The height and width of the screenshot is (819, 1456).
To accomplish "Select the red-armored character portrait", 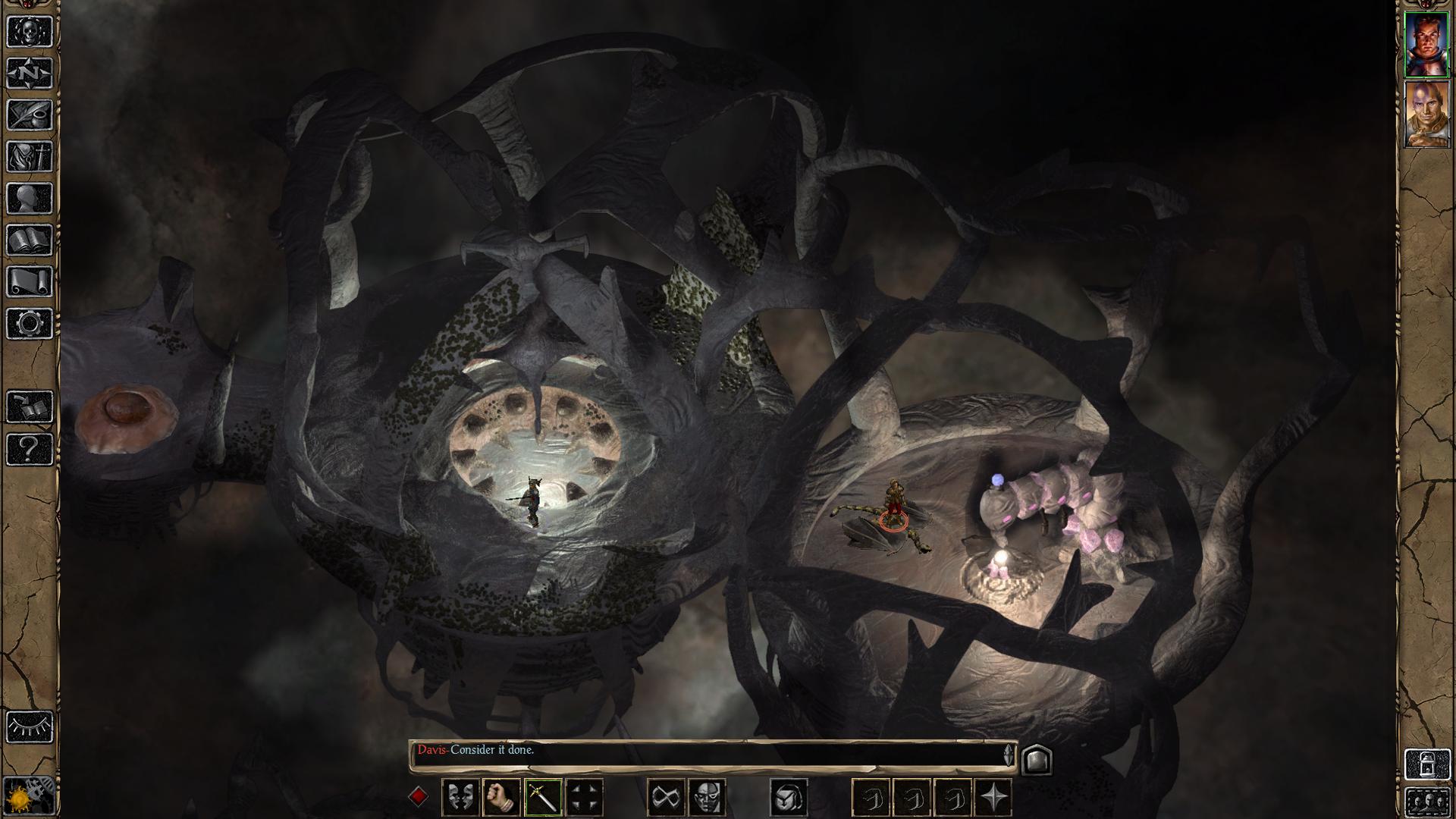I will pos(1426,45).
